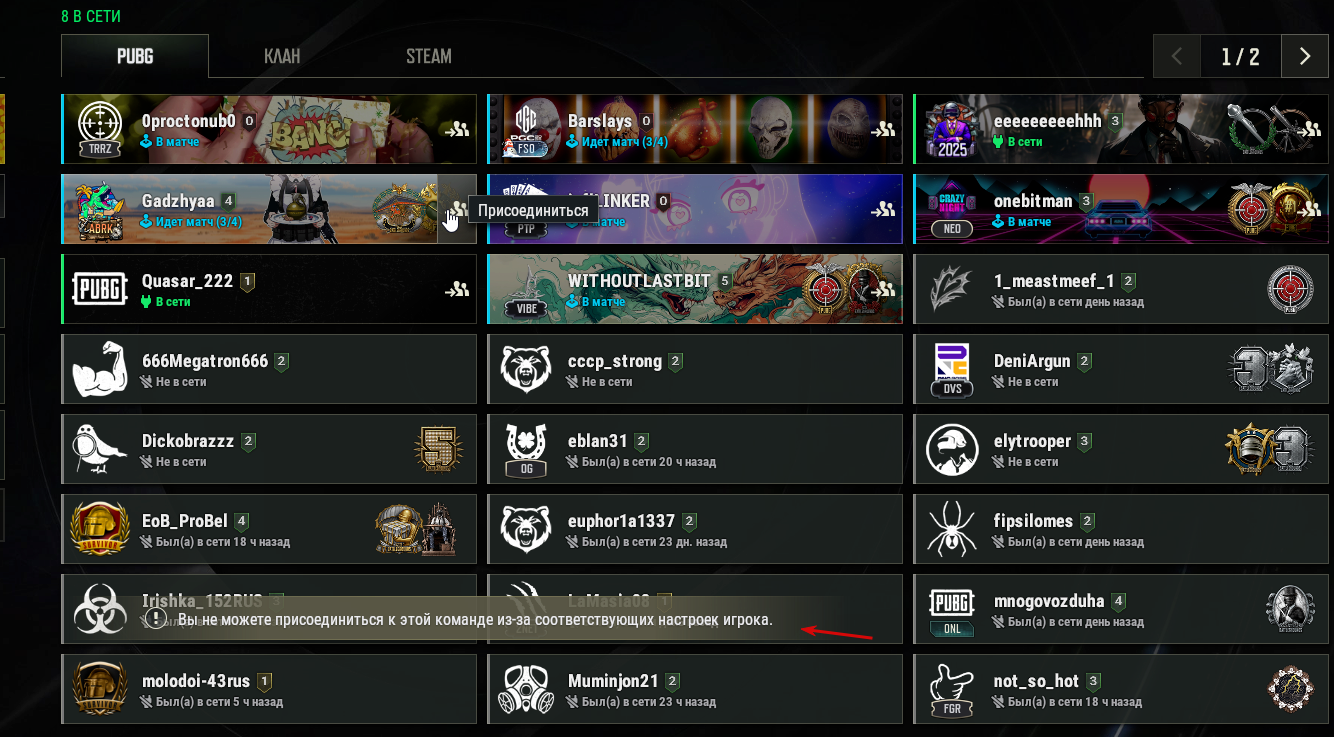Join Gadzhyaa's team via join icon
This screenshot has width=1334, height=737.
457,209
